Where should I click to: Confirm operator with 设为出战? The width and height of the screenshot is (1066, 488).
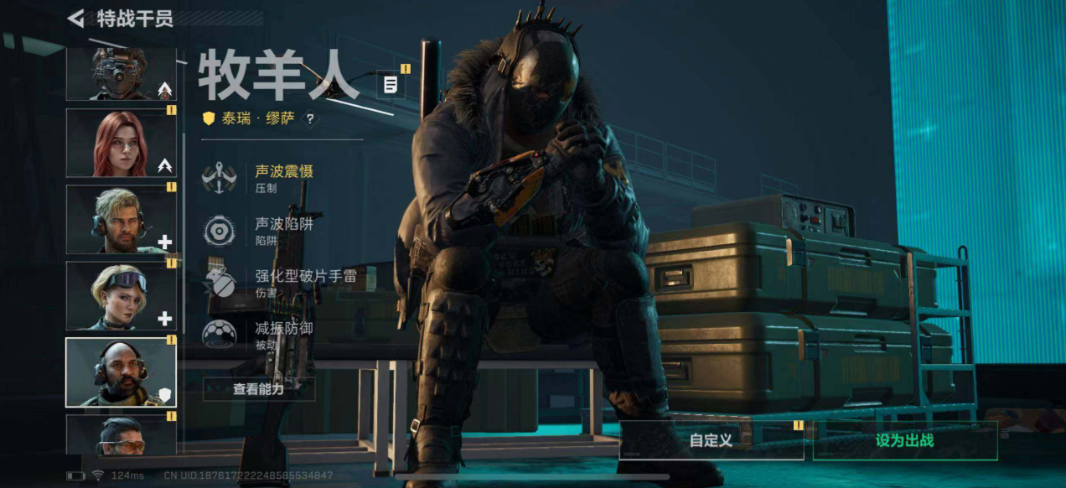point(904,440)
